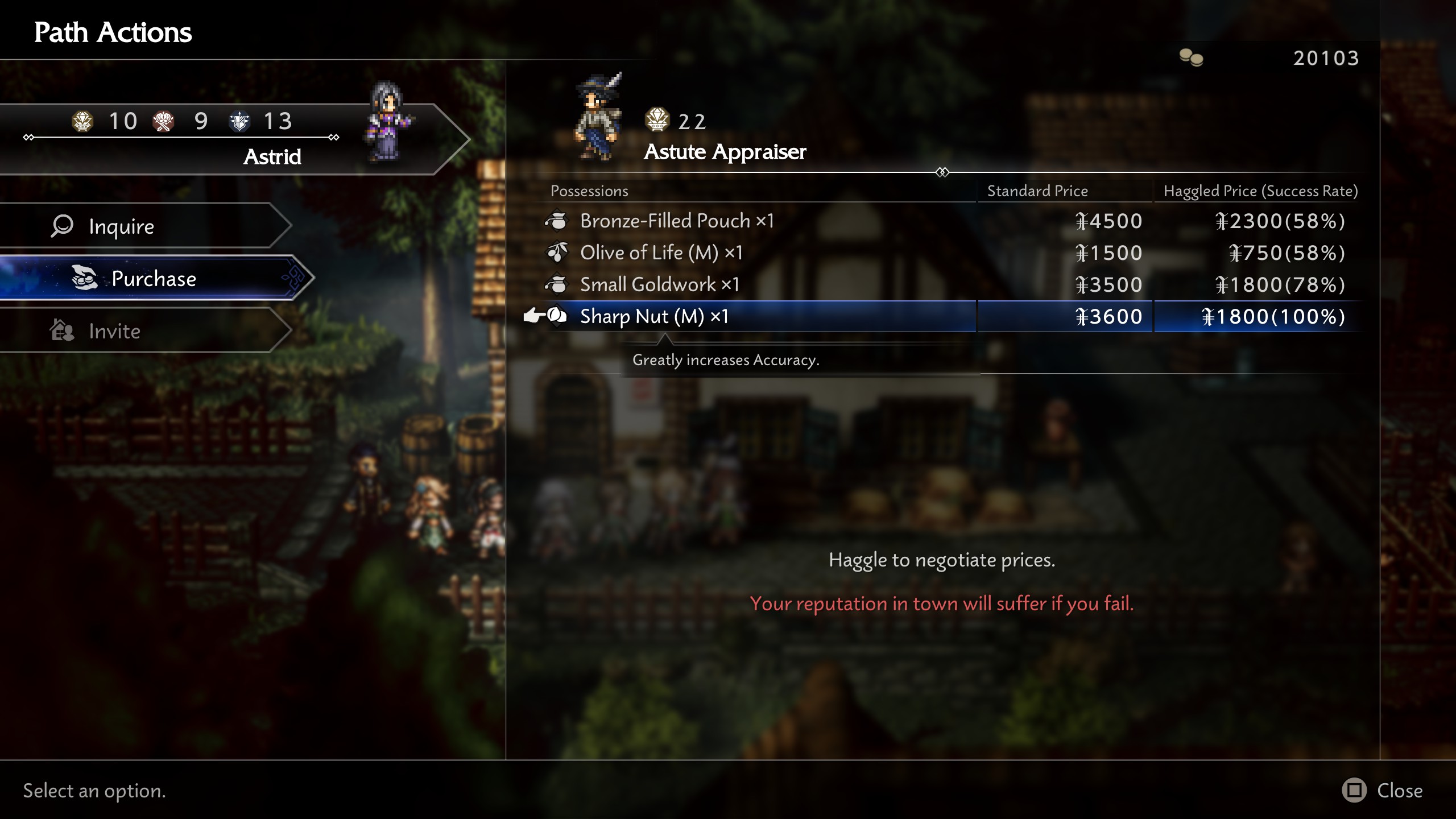1456x819 pixels.
Task: Select the Sharp Nut (M) row
Action: 654,316
